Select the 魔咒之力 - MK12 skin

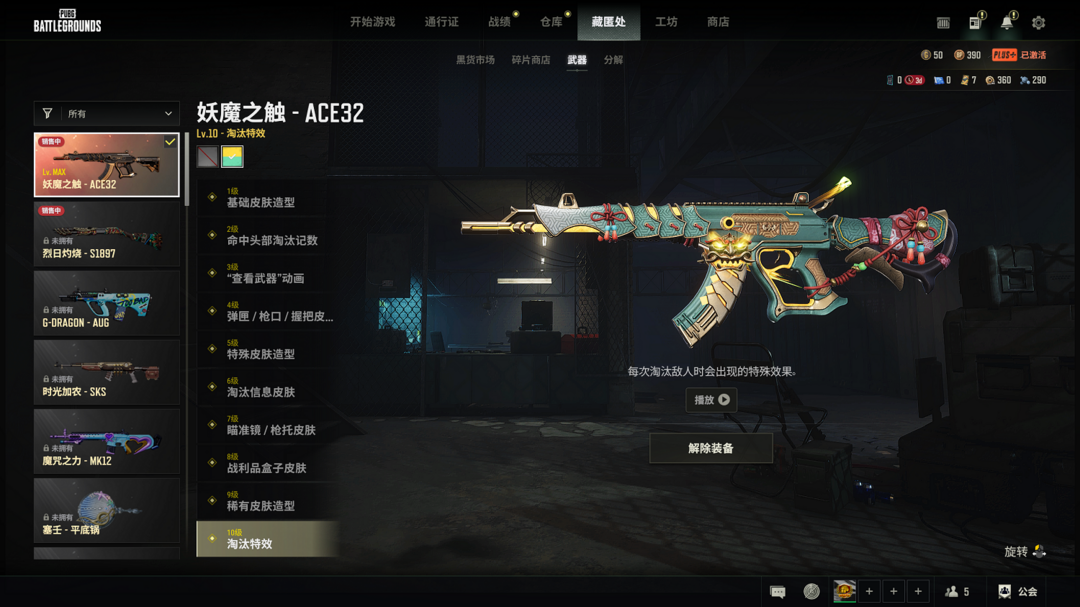107,441
